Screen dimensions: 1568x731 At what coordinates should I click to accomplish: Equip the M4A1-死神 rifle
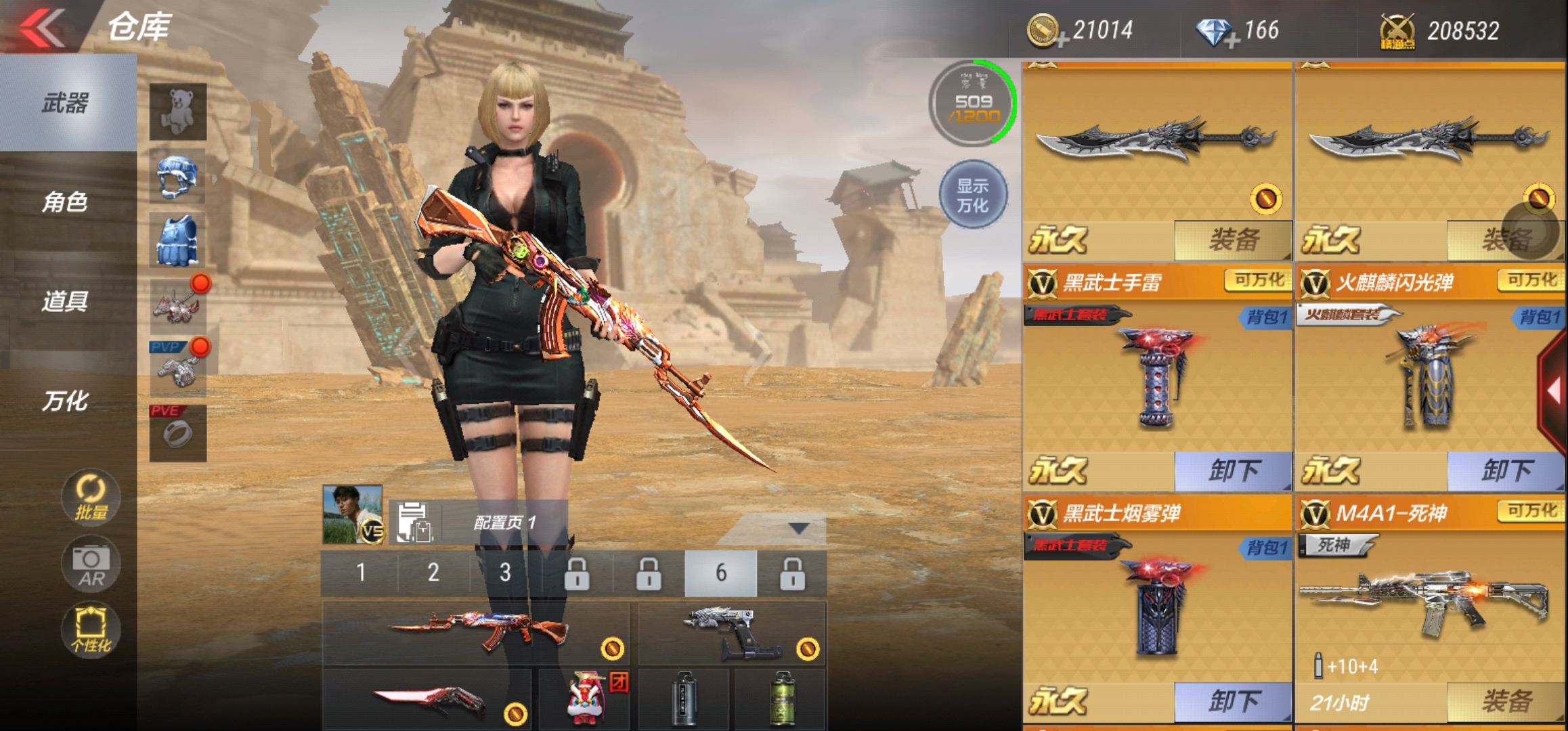[x=1506, y=701]
